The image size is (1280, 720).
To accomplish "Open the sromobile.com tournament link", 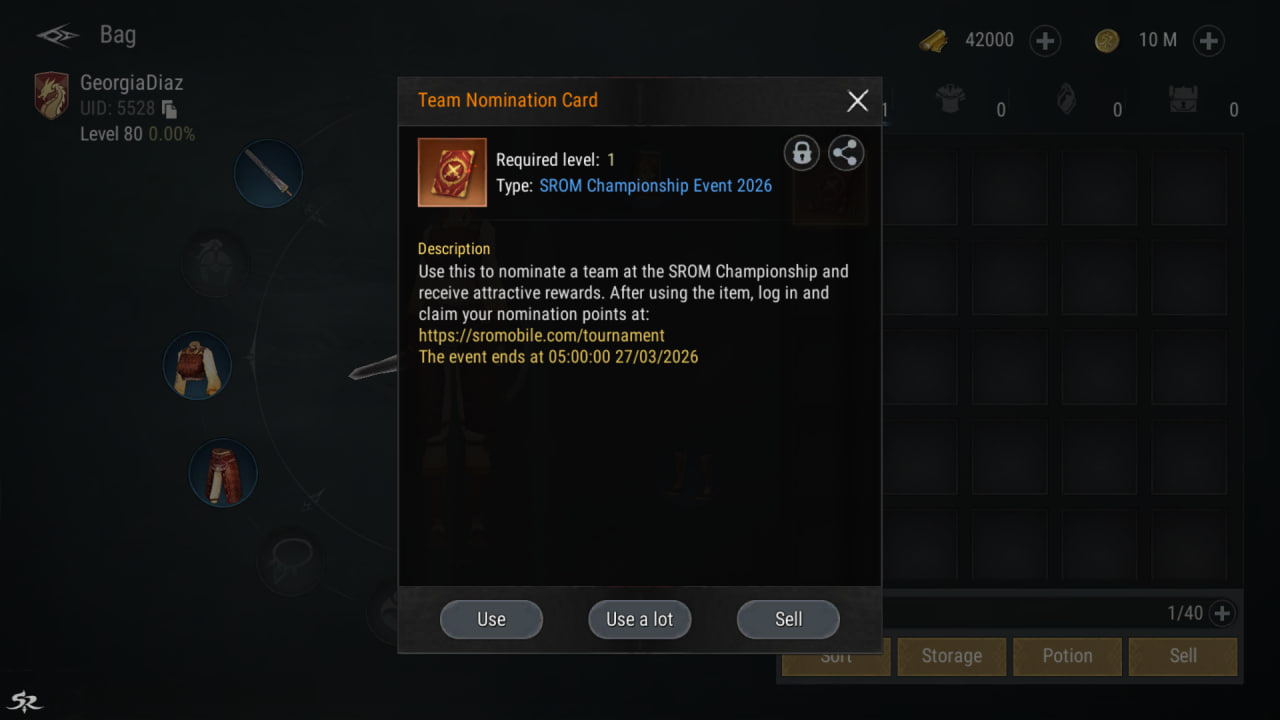I will click(x=542, y=335).
